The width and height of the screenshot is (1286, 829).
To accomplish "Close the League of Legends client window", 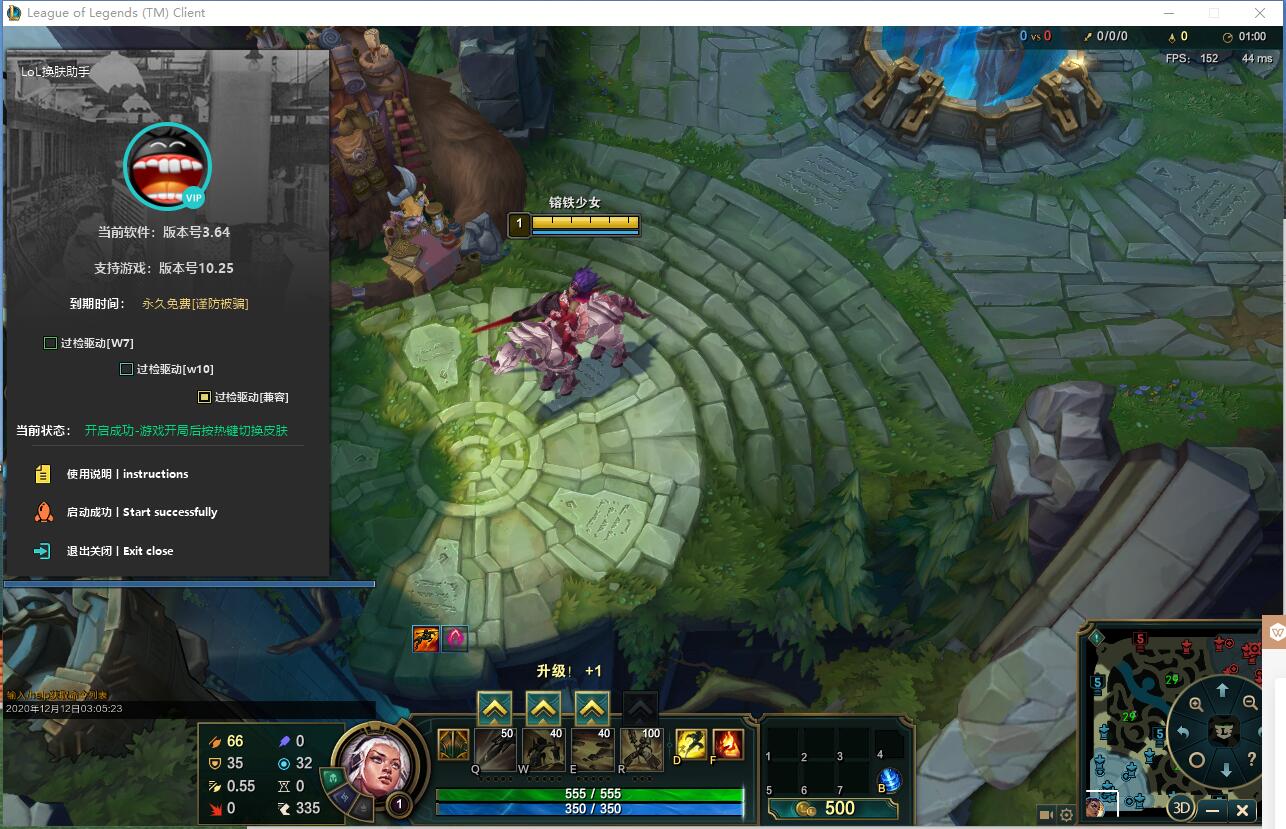I will (1261, 13).
